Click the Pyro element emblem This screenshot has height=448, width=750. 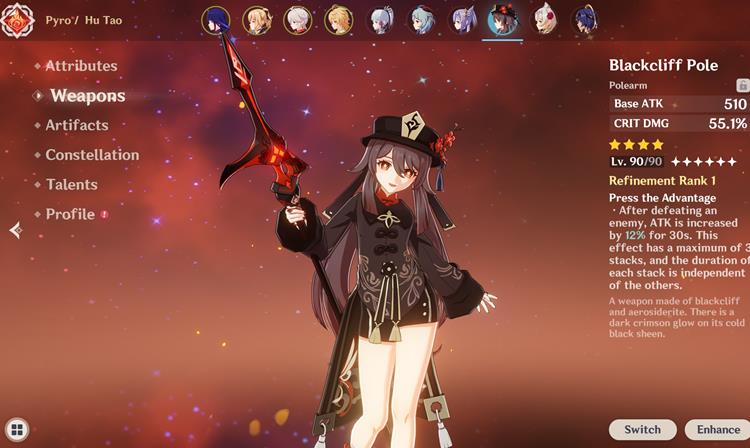click(x=17, y=20)
